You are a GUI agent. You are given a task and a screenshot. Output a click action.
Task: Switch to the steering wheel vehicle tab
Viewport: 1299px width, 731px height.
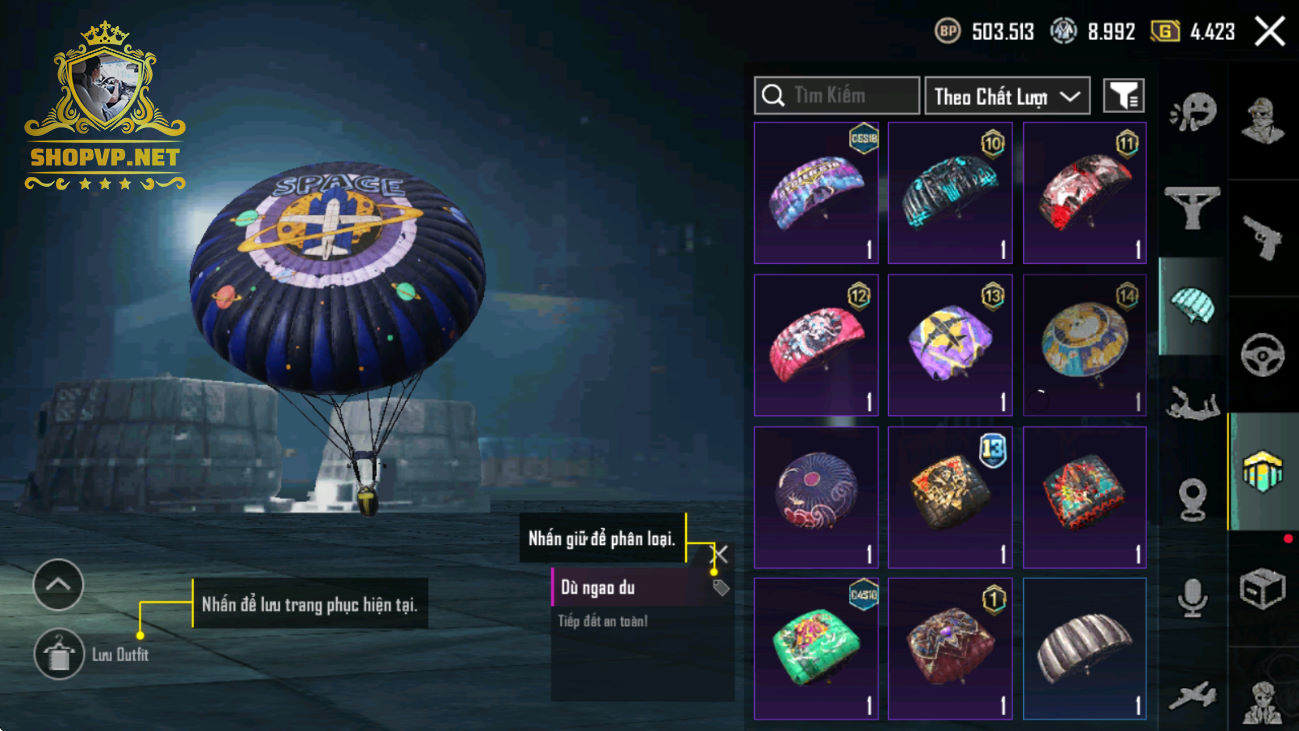point(1263,354)
